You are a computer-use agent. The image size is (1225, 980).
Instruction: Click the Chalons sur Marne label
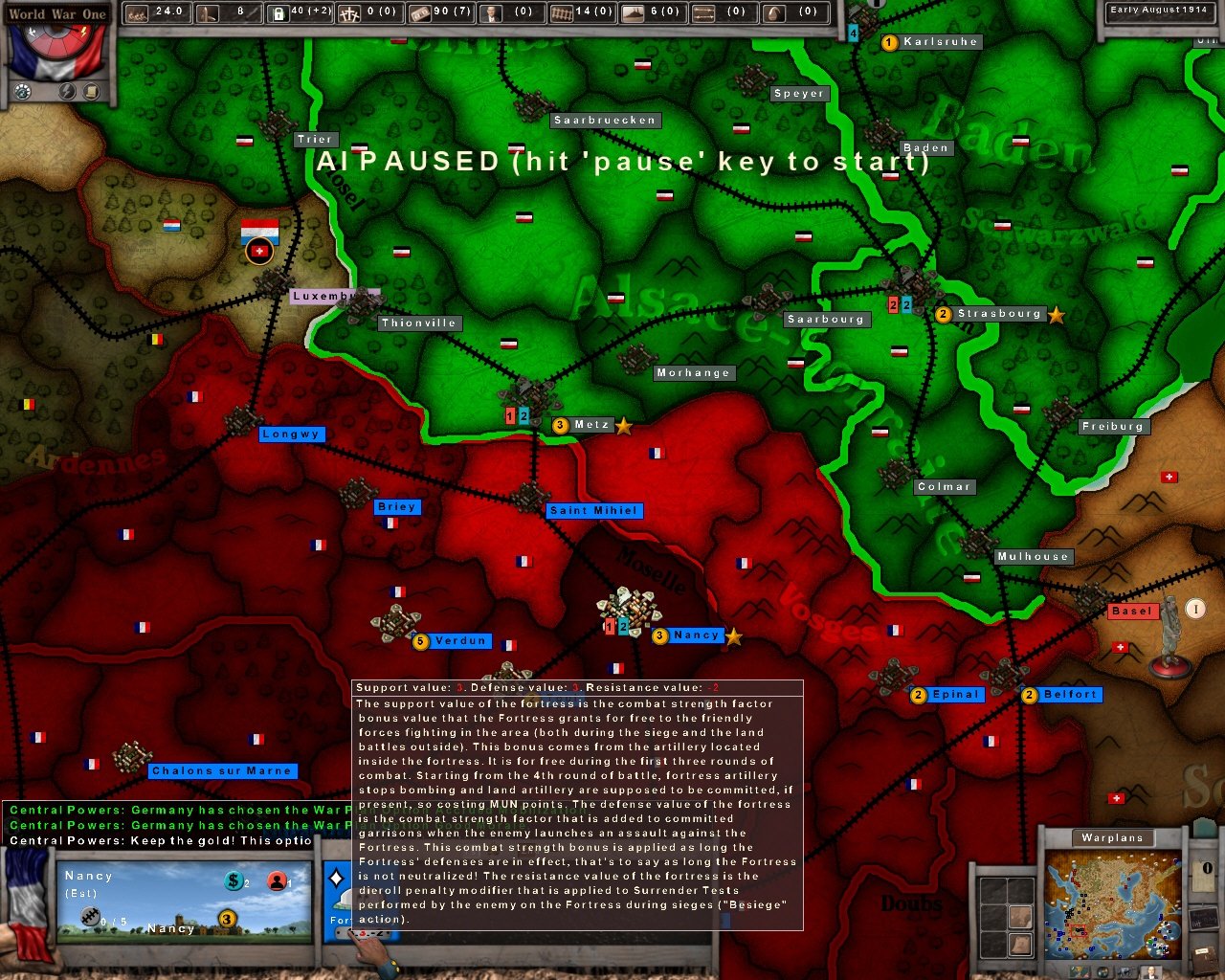(222, 770)
